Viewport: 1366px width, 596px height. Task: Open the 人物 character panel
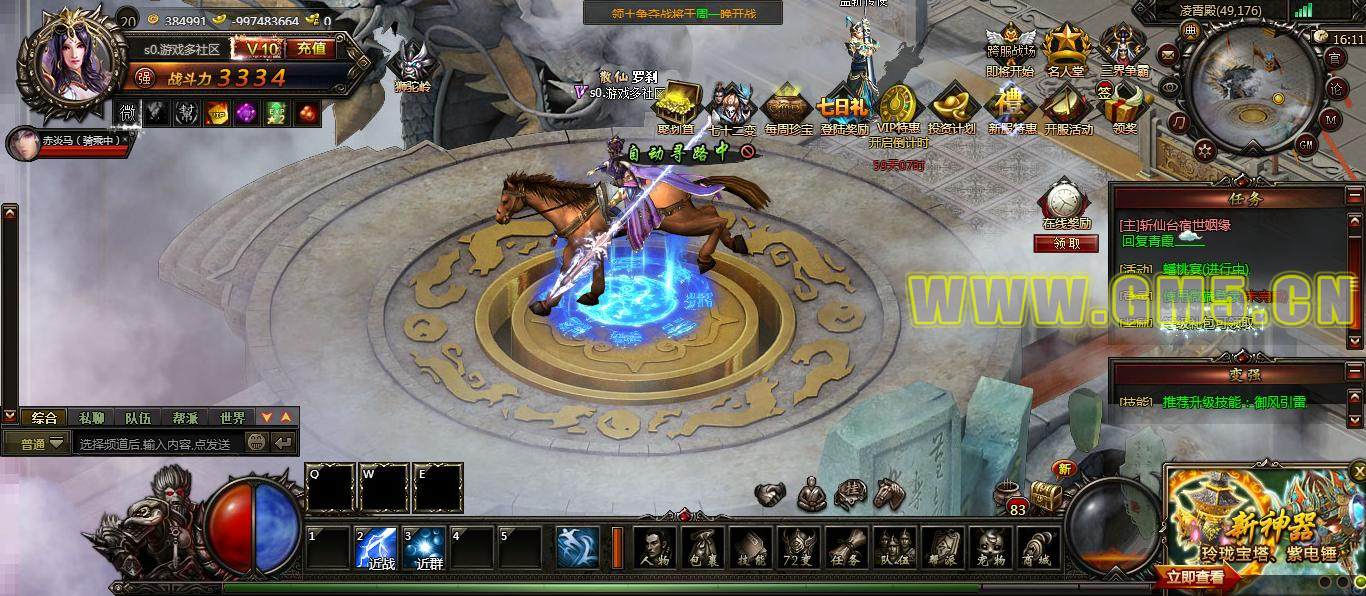pyautogui.click(x=655, y=548)
